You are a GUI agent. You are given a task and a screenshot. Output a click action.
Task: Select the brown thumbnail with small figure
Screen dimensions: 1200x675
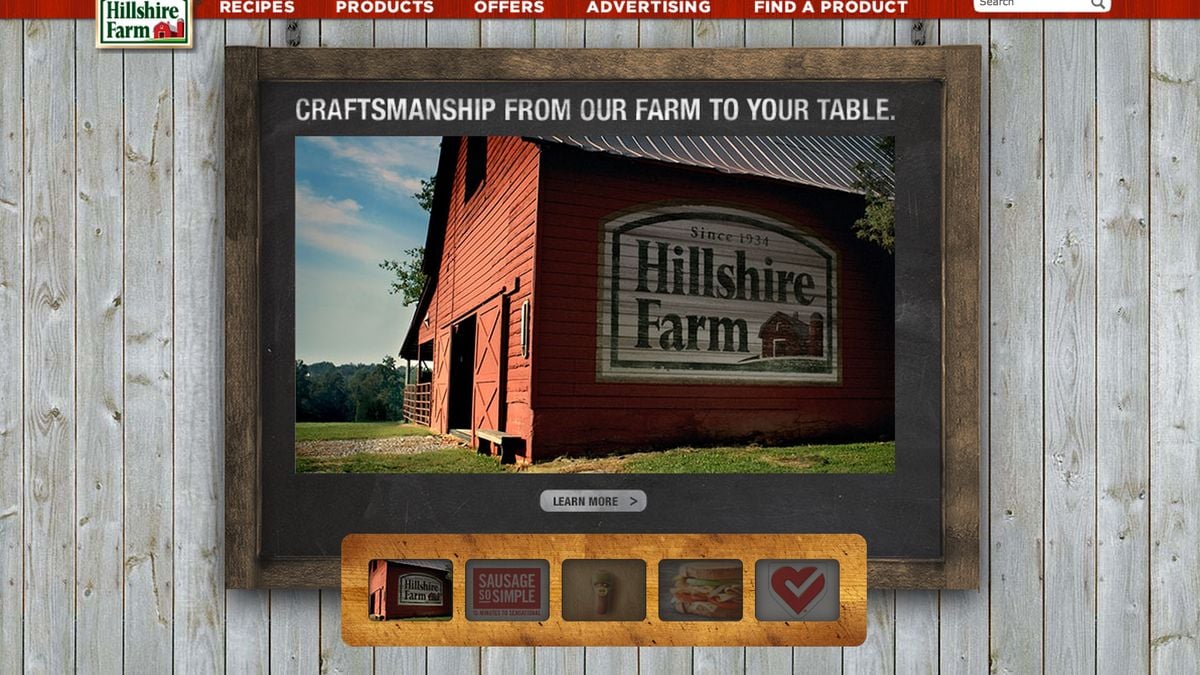(603, 590)
